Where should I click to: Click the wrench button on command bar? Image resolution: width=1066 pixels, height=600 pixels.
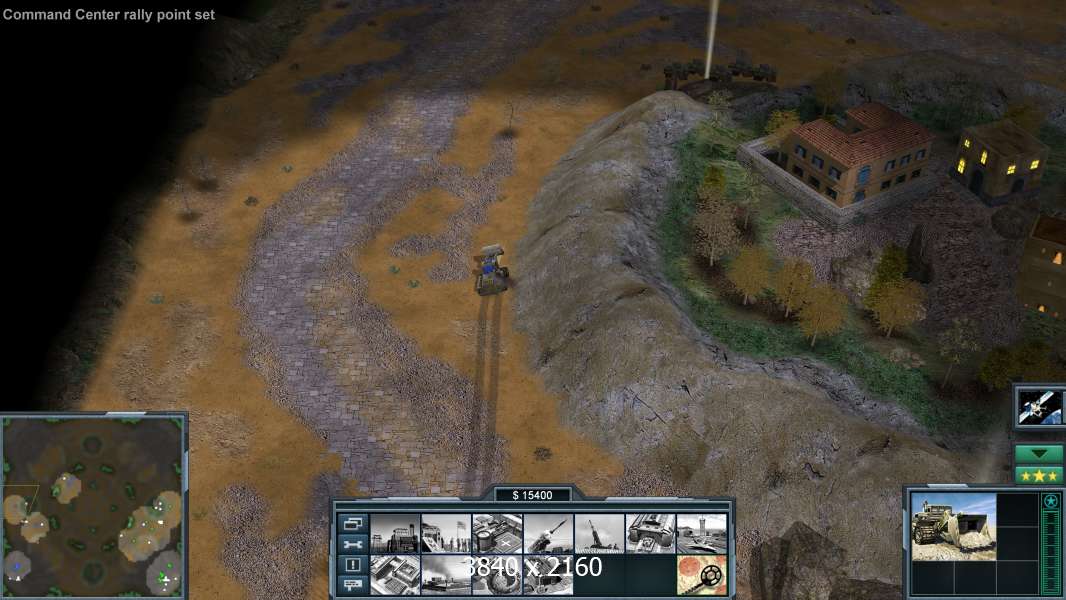point(352,544)
